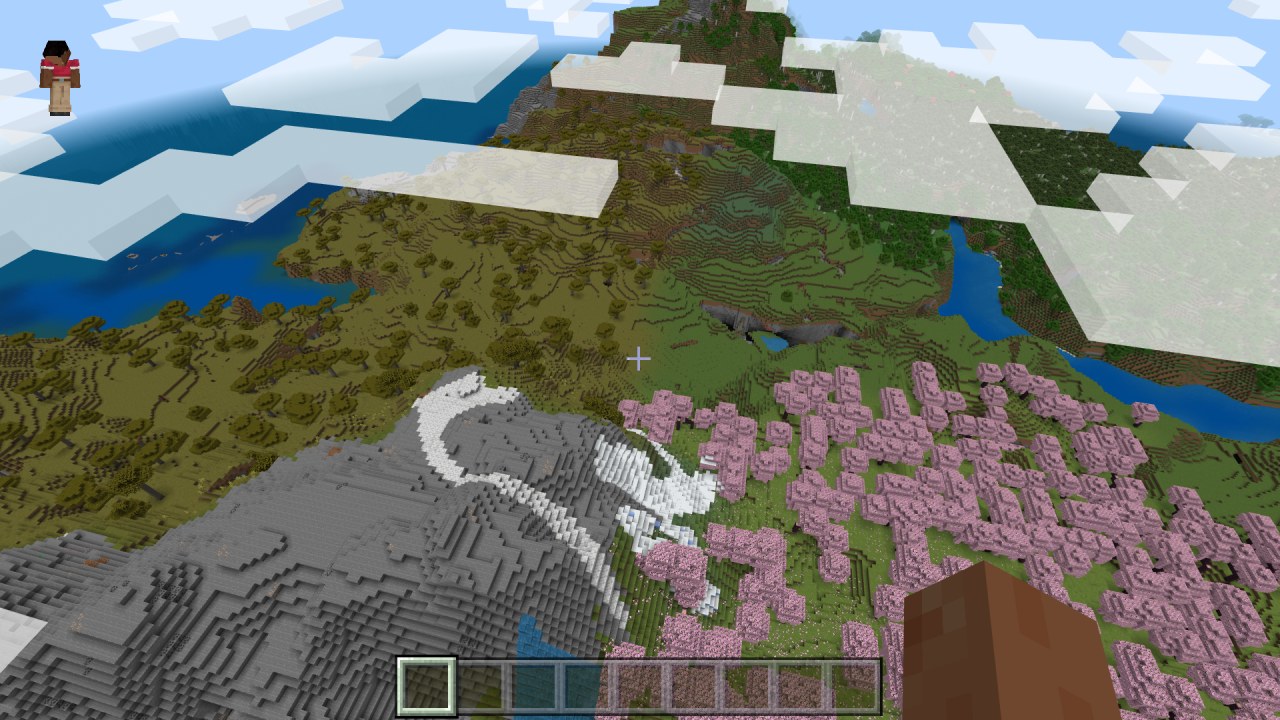Click the crosshair at screen center

[640, 358]
